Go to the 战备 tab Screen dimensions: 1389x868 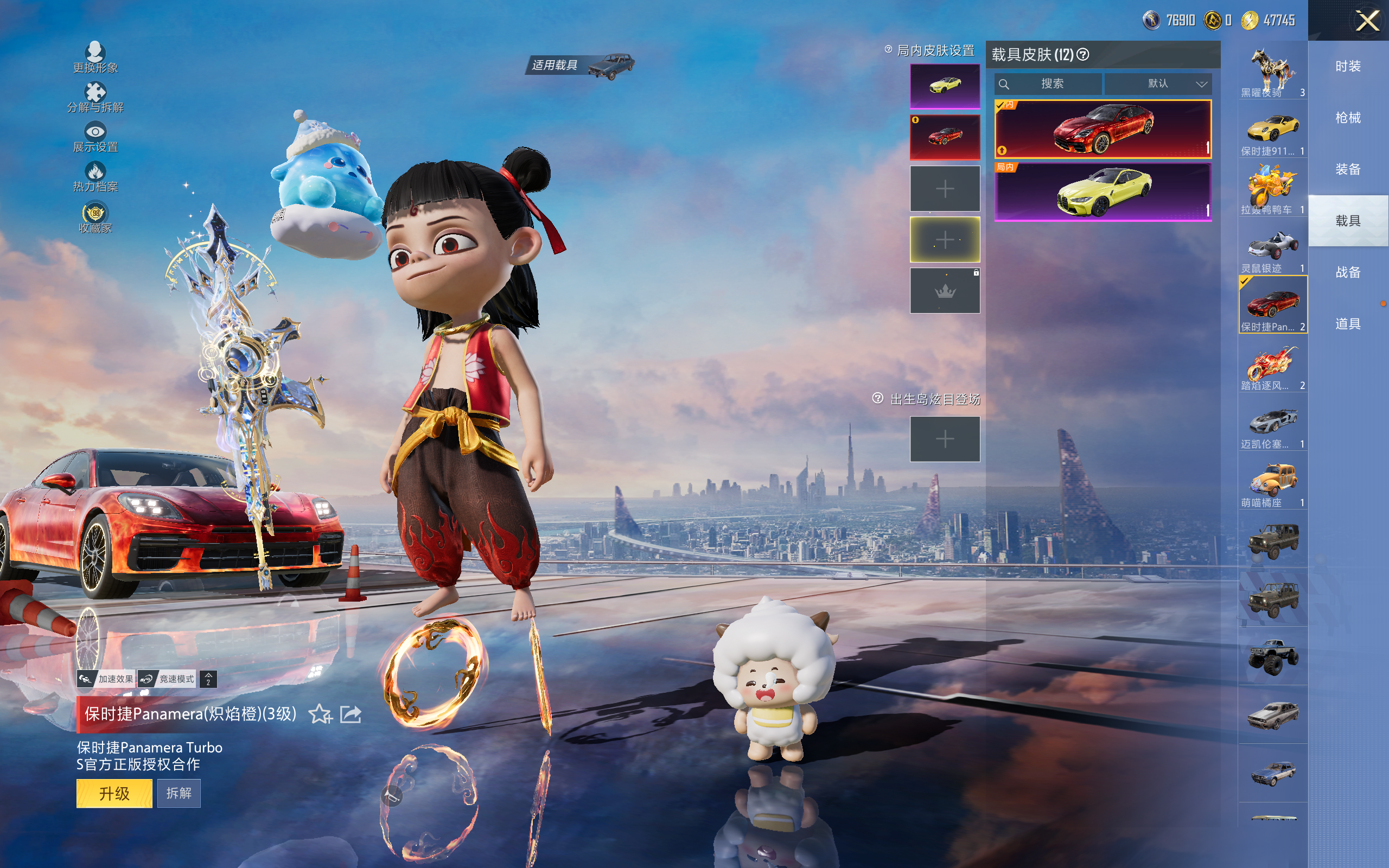point(1348,272)
